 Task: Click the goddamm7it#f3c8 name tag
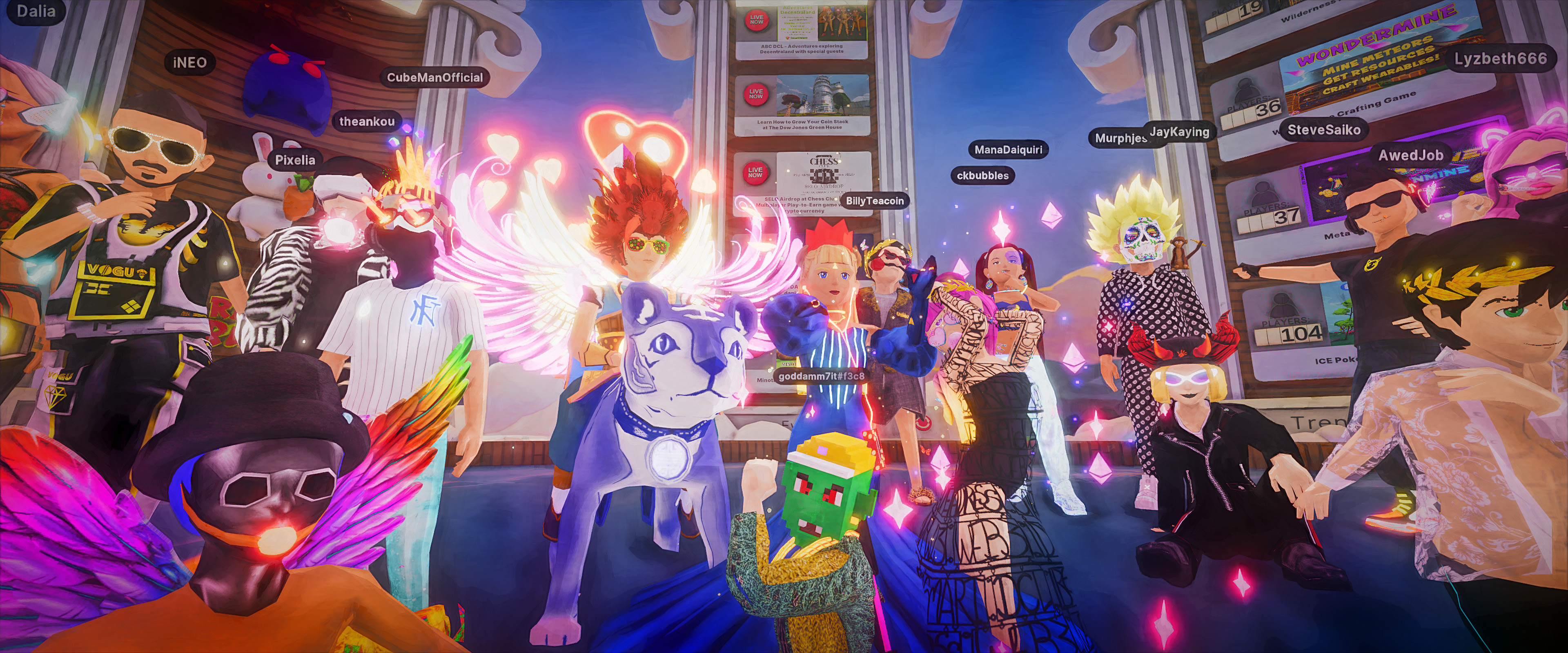tap(822, 376)
